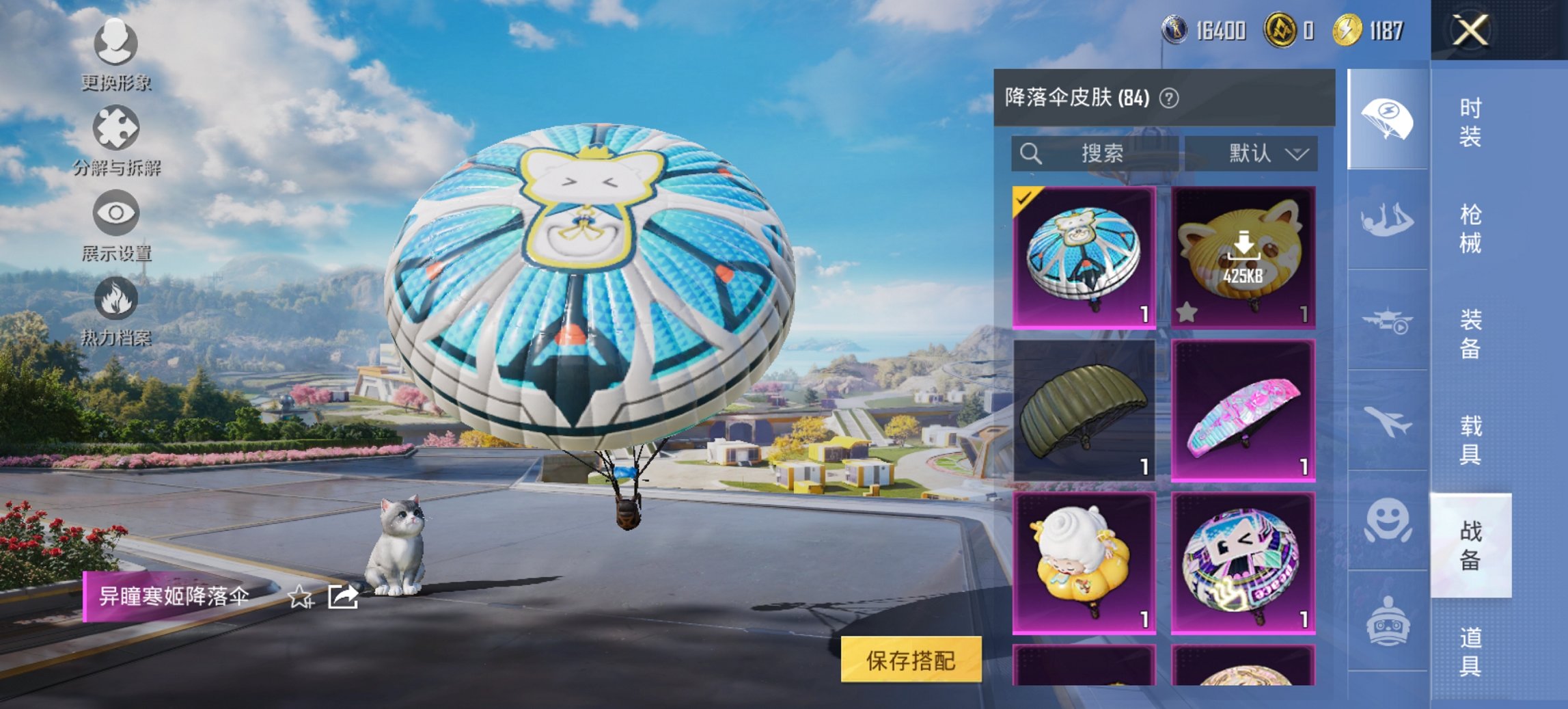Open 更换形象 to change appearance
Image resolution: width=1568 pixels, height=709 pixels.
[116, 44]
